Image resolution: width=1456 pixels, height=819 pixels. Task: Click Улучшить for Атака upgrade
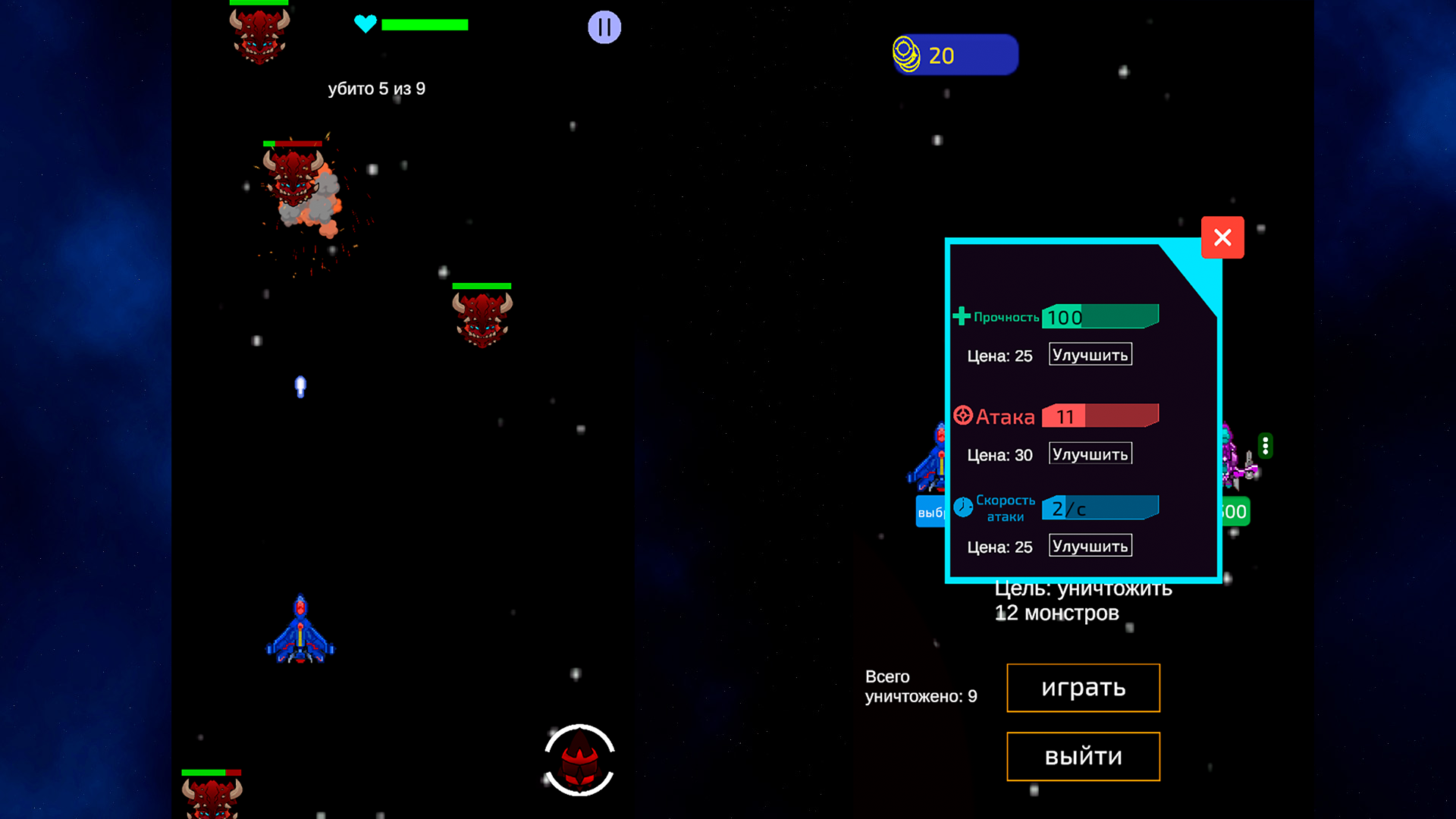coord(1090,453)
